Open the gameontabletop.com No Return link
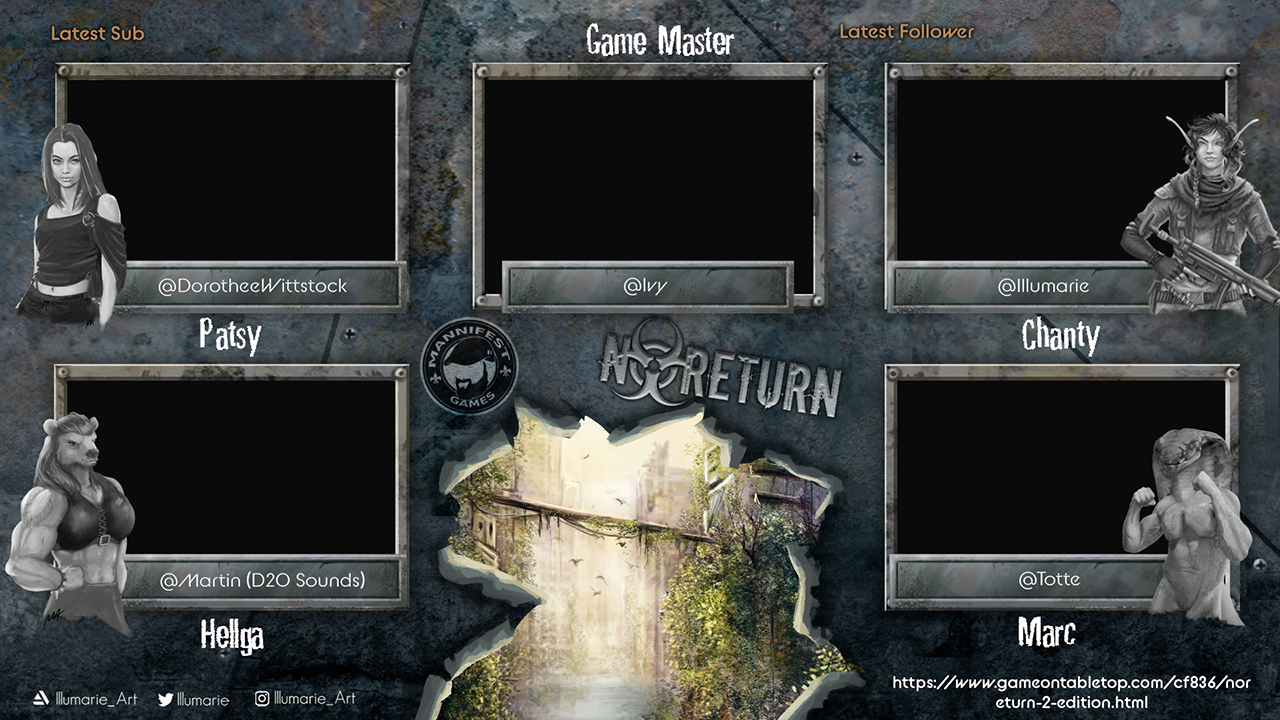1280x720 pixels. [1071, 692]
